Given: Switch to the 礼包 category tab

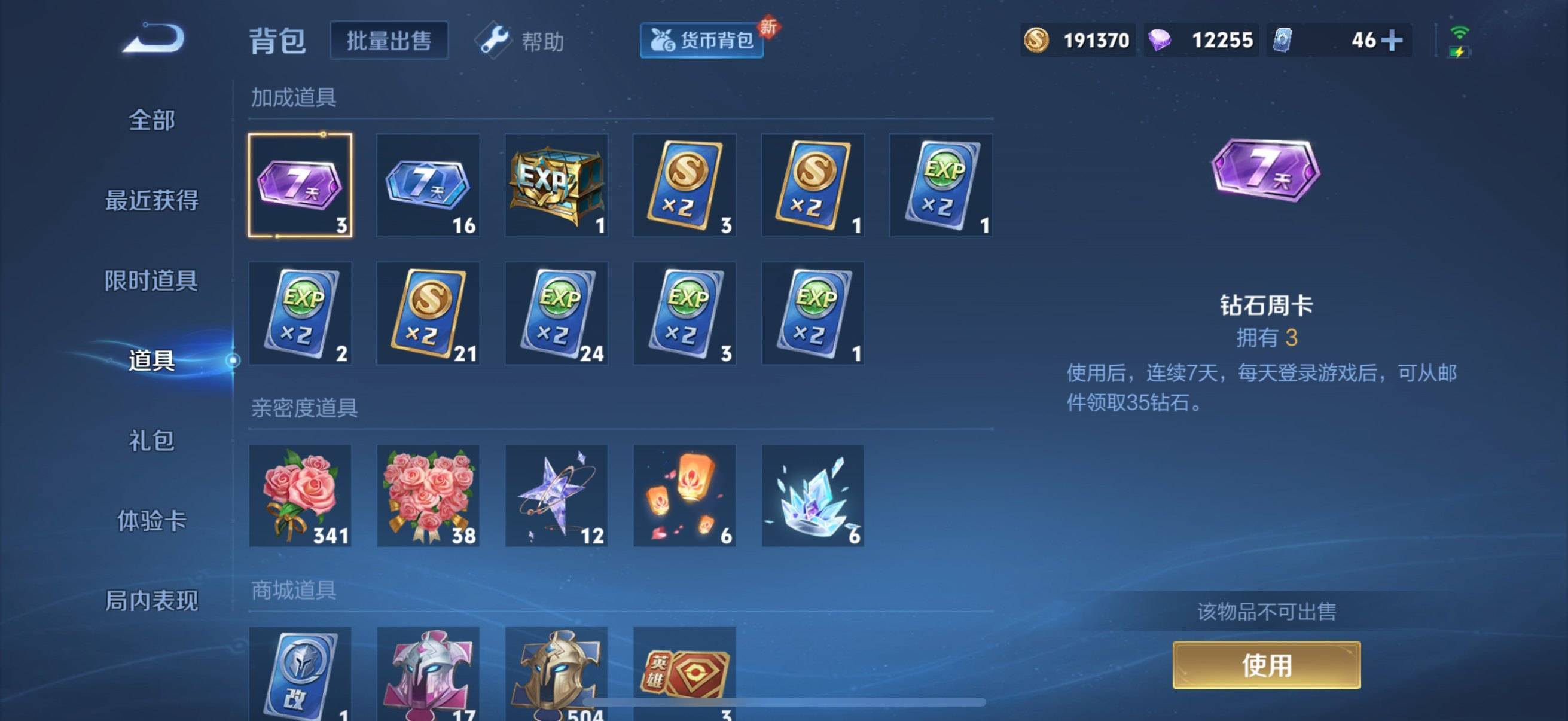Looking at the screenshot, I should tap(151, 442).
